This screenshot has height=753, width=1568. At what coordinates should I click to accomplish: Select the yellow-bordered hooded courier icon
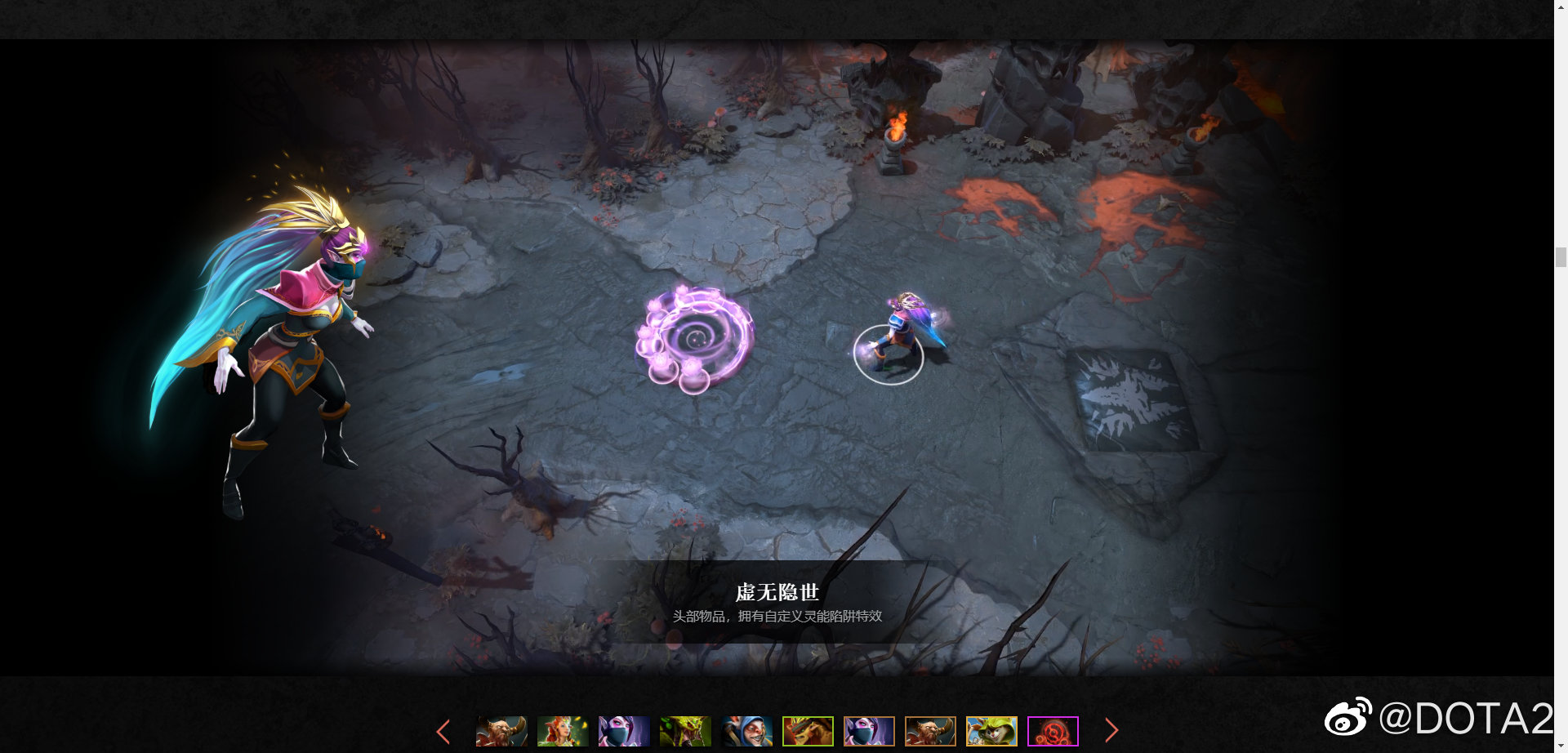tap(991, 732)
